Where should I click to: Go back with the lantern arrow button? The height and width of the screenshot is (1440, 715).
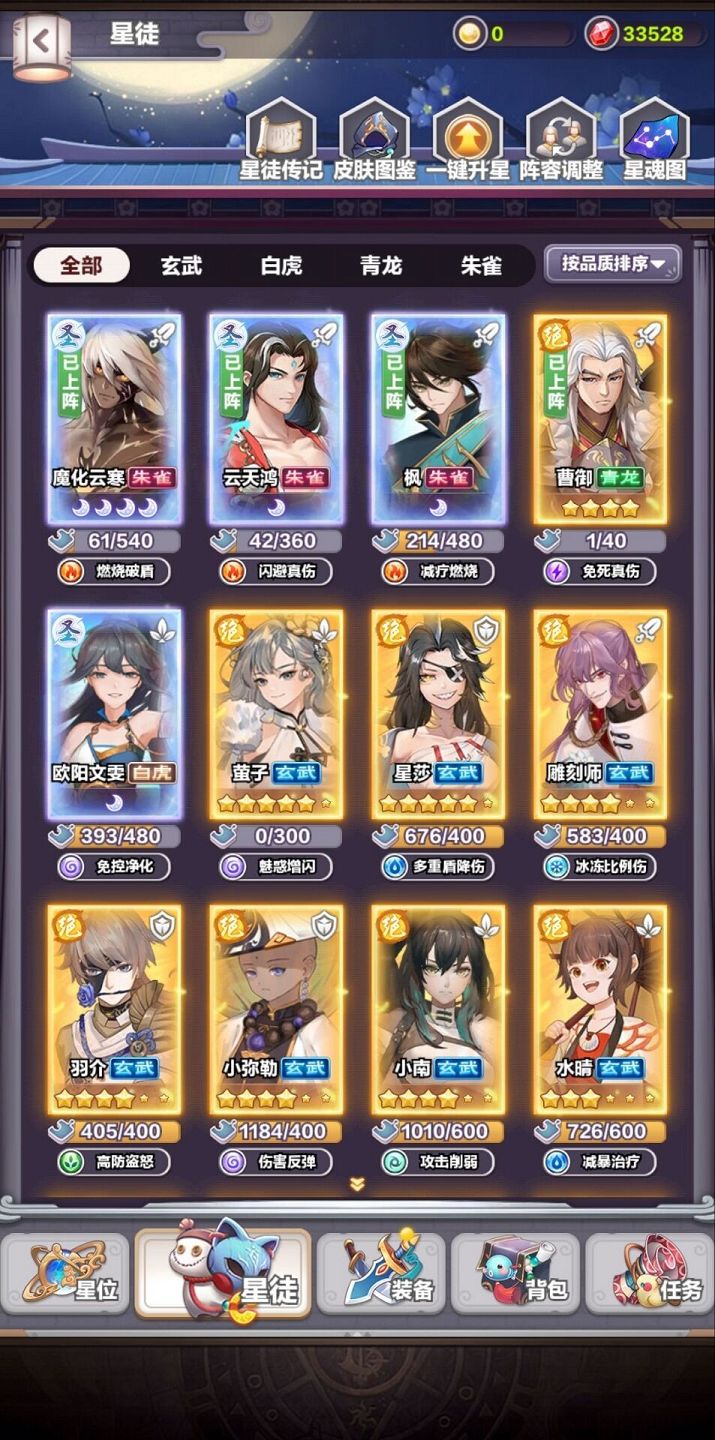point(42,42)
